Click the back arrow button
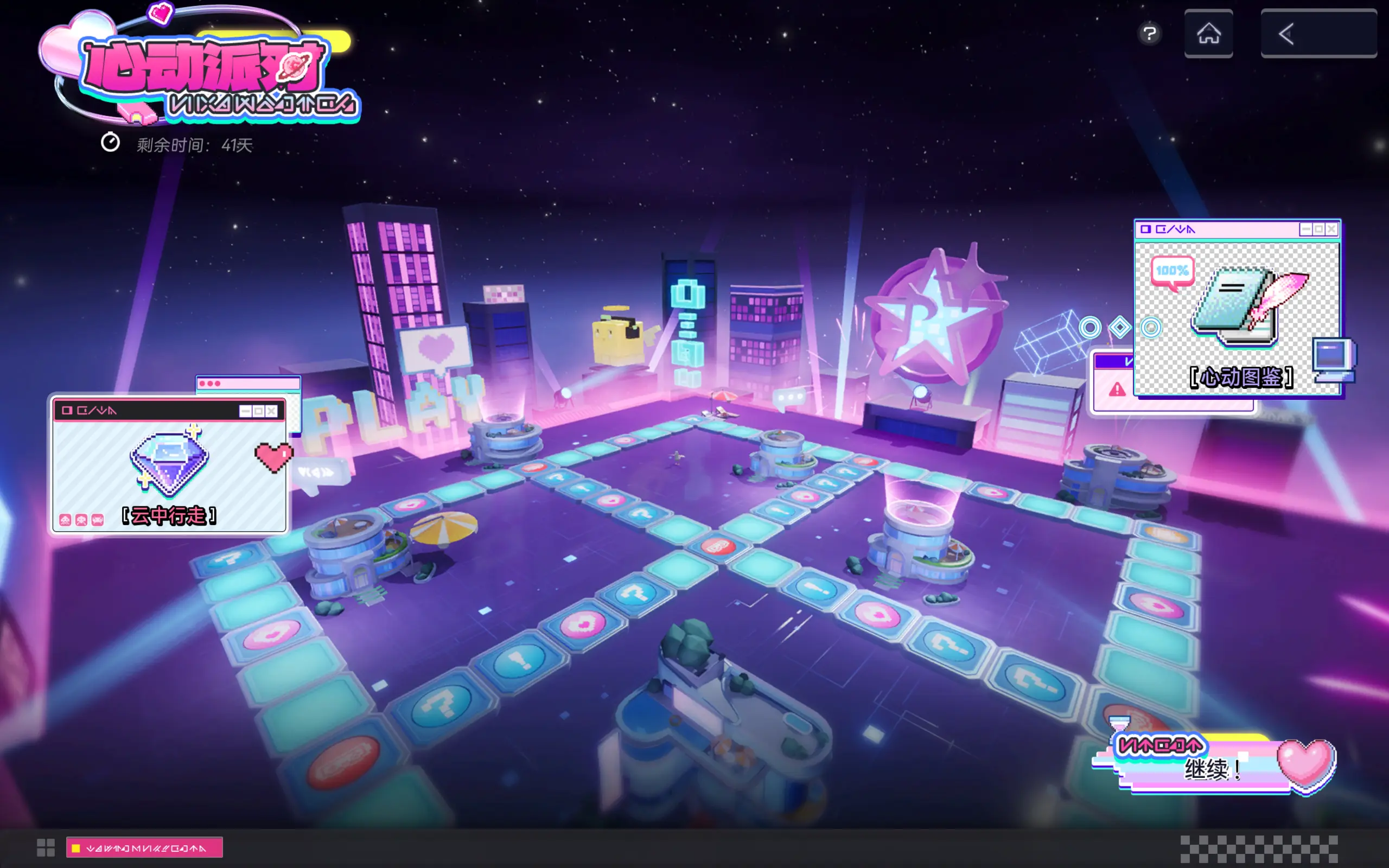This screenshot has width=1389, height=868. click(x=1318, y=34)
